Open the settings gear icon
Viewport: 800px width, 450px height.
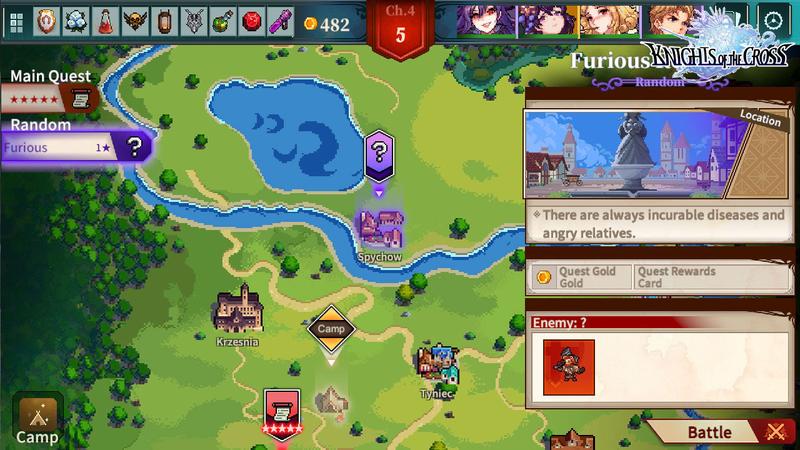pos(772,21)
